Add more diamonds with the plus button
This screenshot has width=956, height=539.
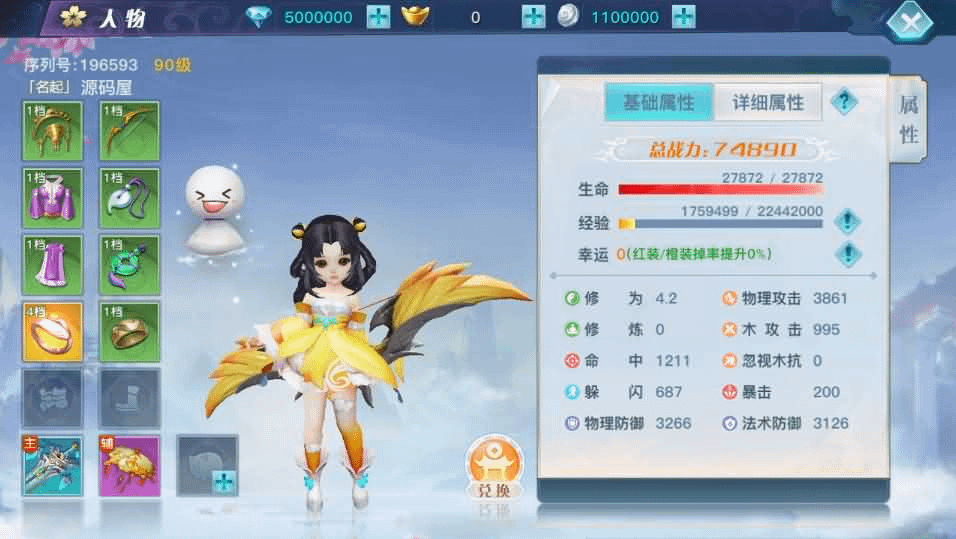pyautogui.click(x=378, y=17)
